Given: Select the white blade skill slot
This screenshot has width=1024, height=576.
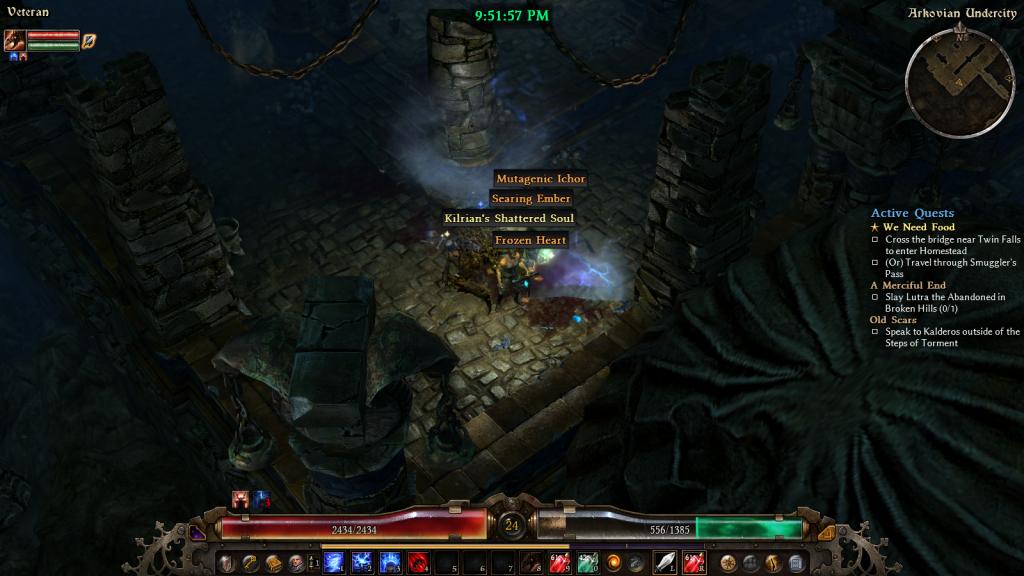Looking at the screenshot, I should [664, 563].
